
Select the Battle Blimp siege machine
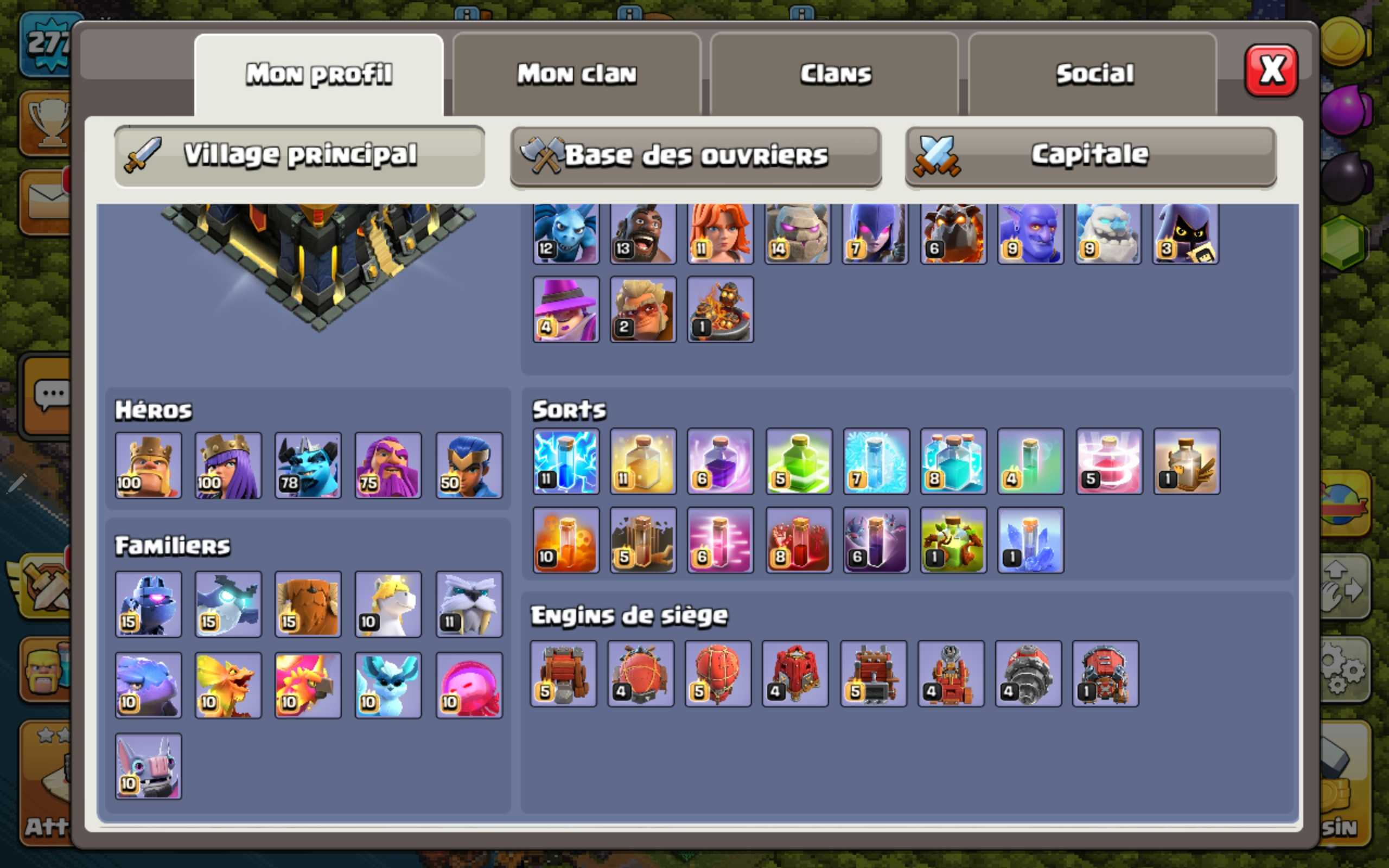click(x=642, y=674)
